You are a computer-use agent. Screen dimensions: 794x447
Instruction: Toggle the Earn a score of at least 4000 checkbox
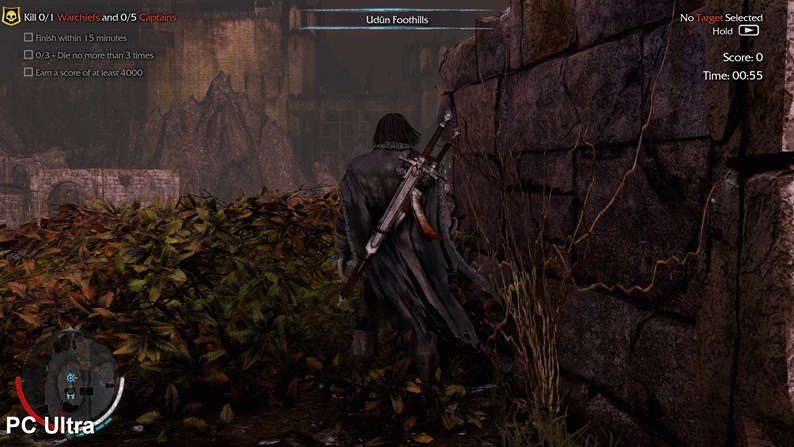coord(29,72)
